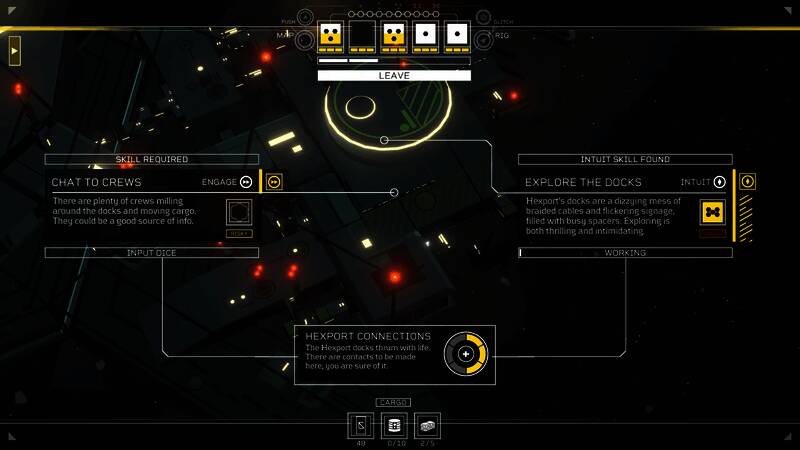
Task: Click the filled die slot in Explore the Docks
Action: tap(713, 213)
